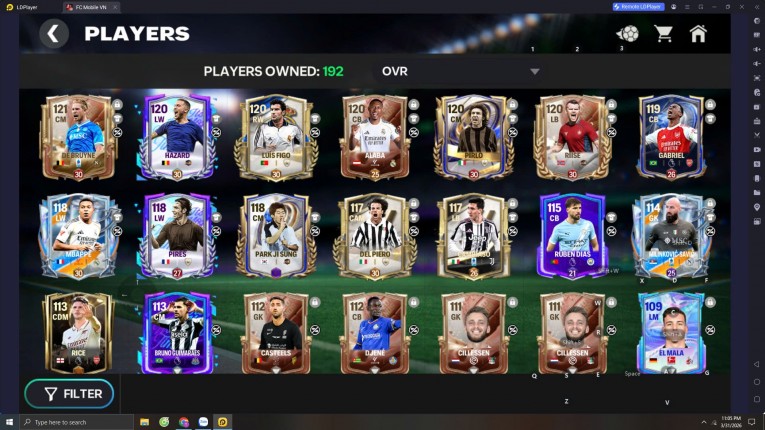Open the football icon menu

pos(628,34)
